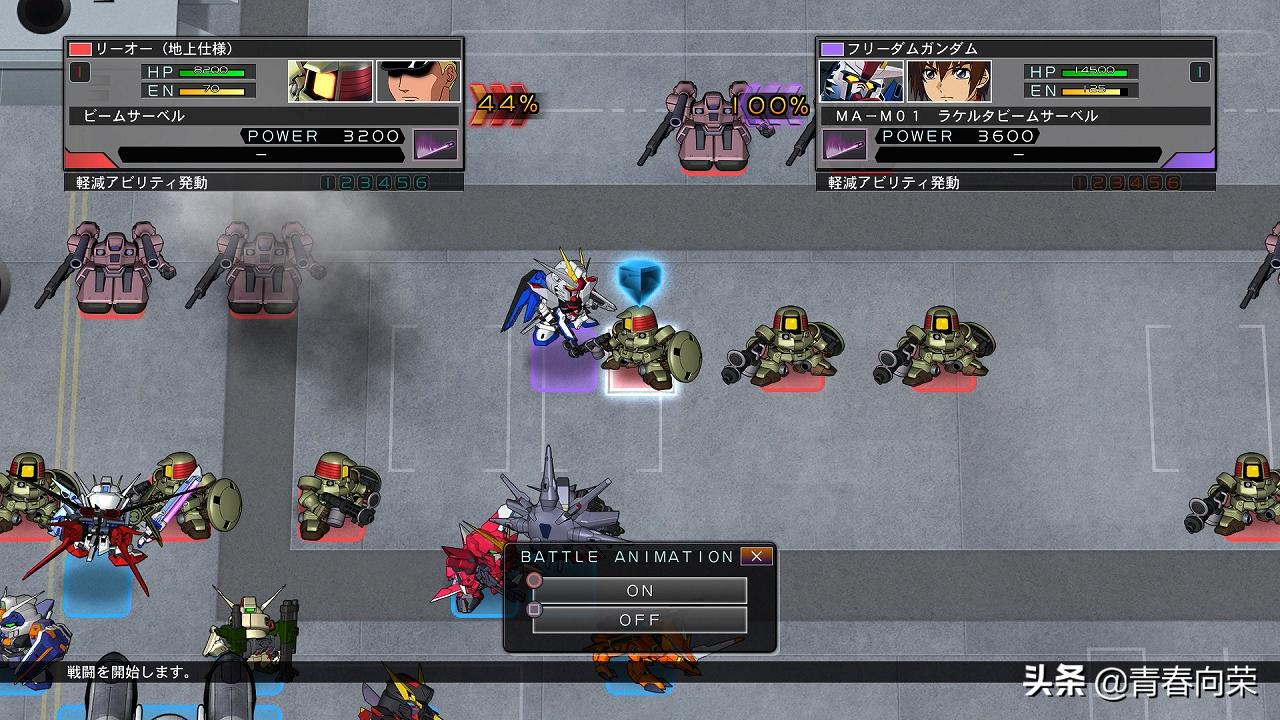The height and width of the screenshot is (720, 1280).
Task: Click the Freedom Gundam pilot portrait
Action: pos(949,82)
